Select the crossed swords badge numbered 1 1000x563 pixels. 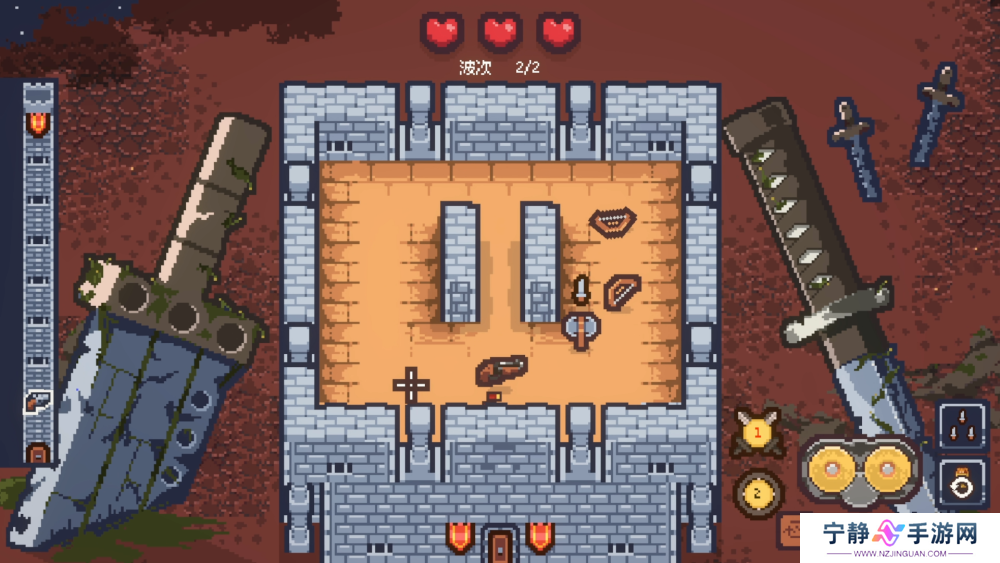[x=757, y=432]
